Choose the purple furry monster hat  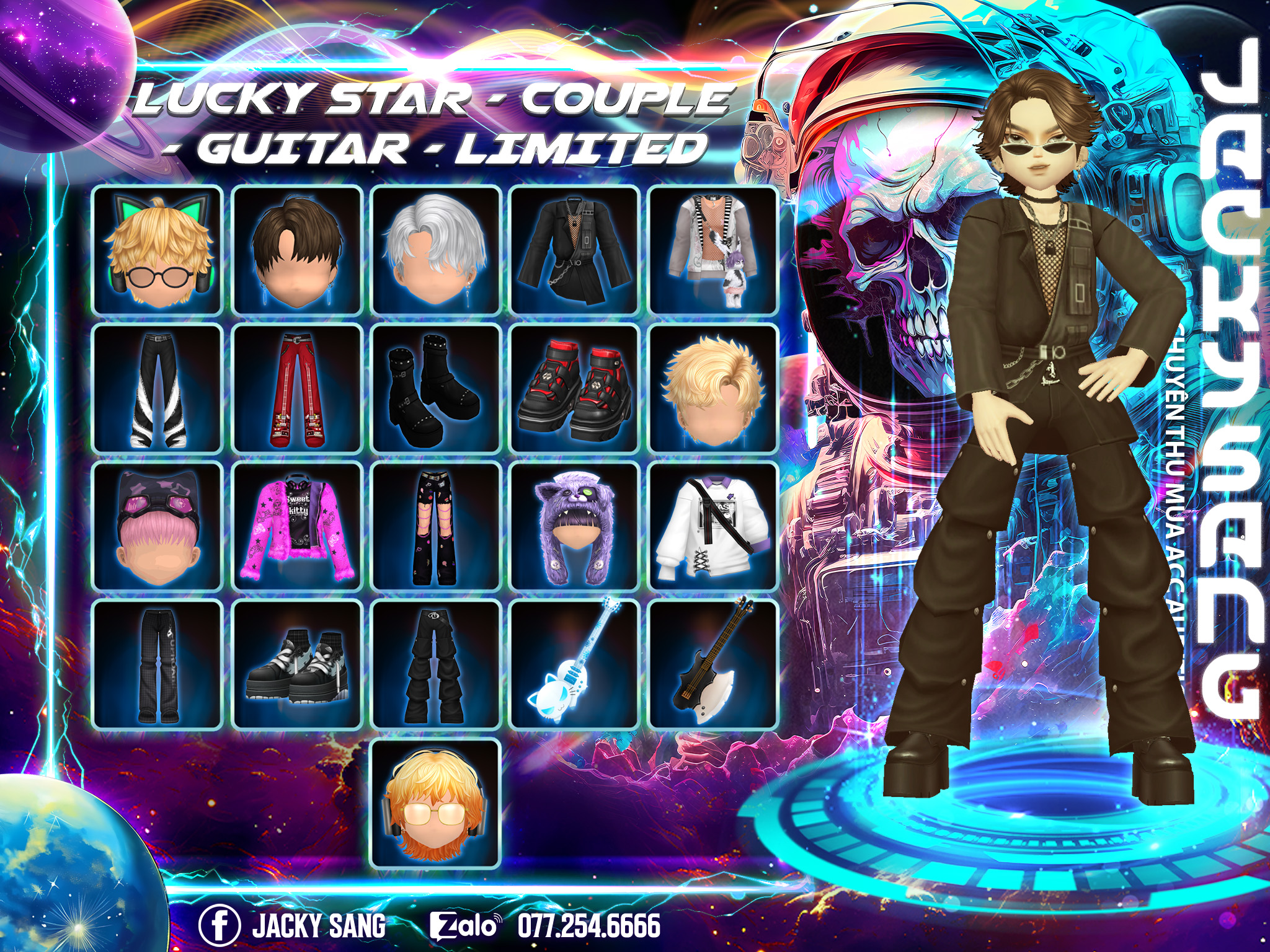coord(574,527)
